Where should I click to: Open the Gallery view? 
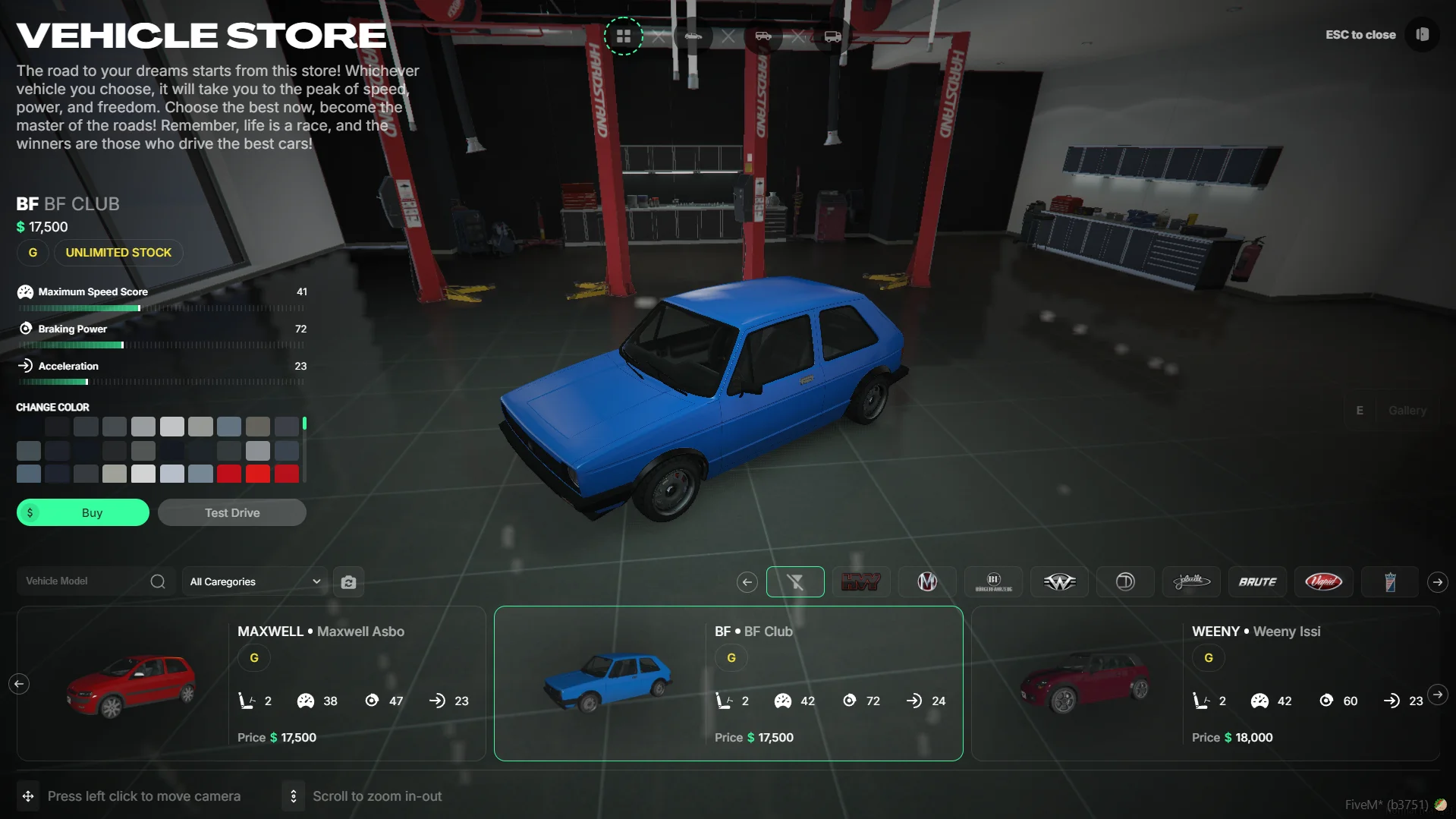click(x=1407, y=411)
